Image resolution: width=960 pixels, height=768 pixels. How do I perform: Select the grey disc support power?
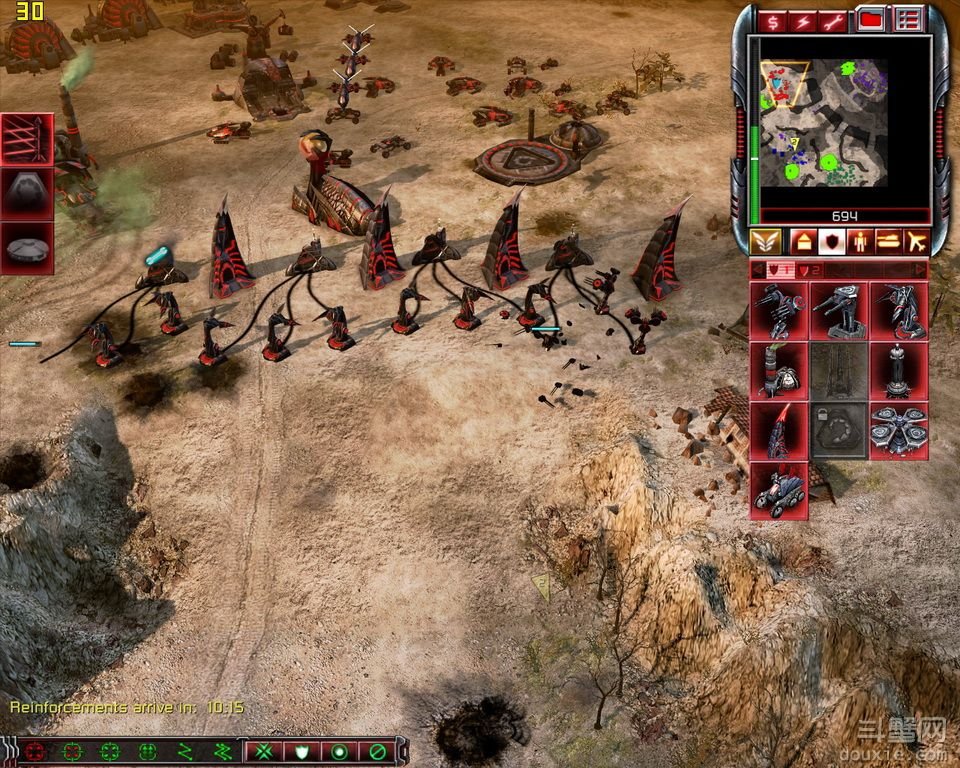[x=27, y=246]
